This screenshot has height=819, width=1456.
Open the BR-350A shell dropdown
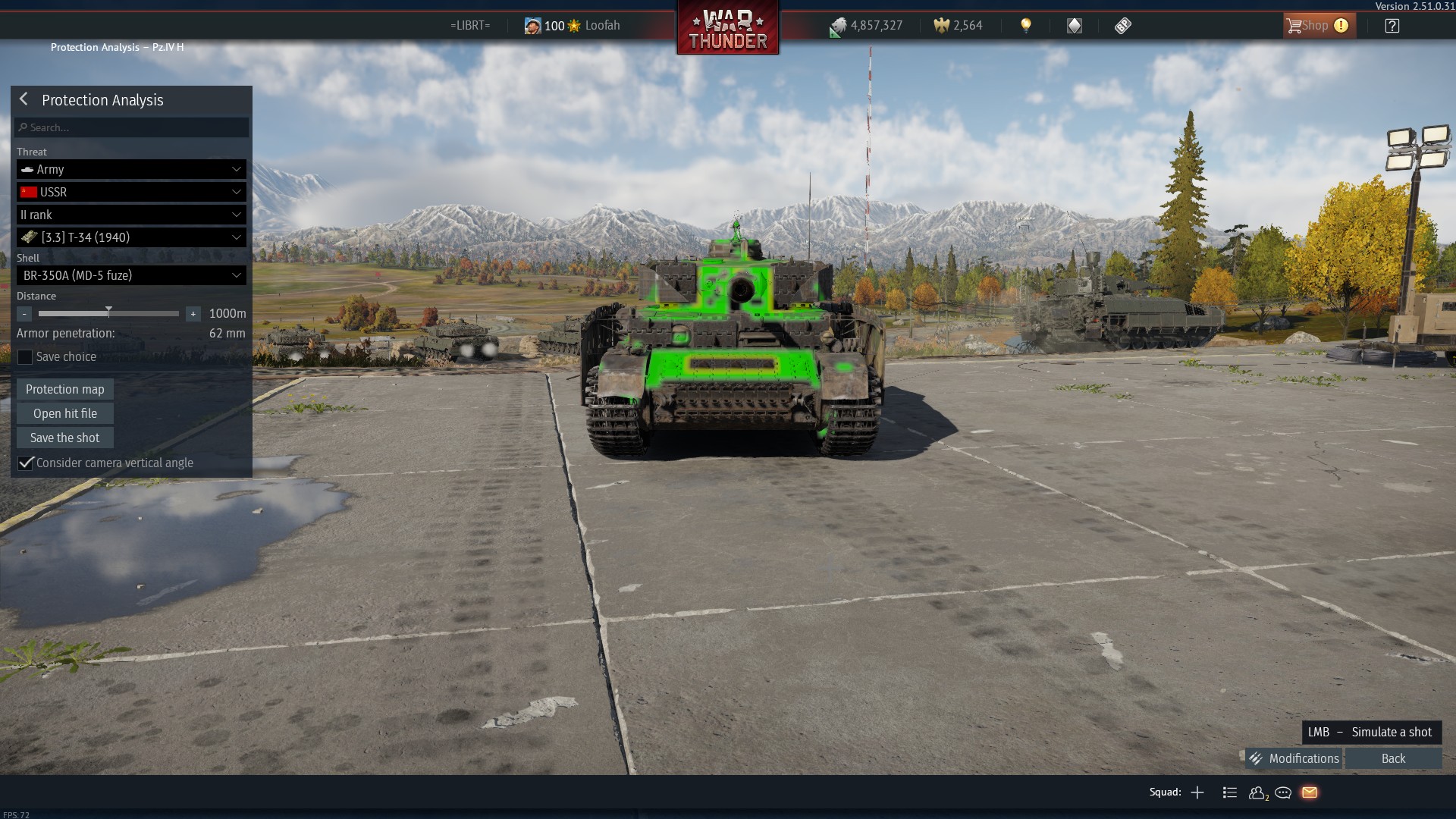131,275
